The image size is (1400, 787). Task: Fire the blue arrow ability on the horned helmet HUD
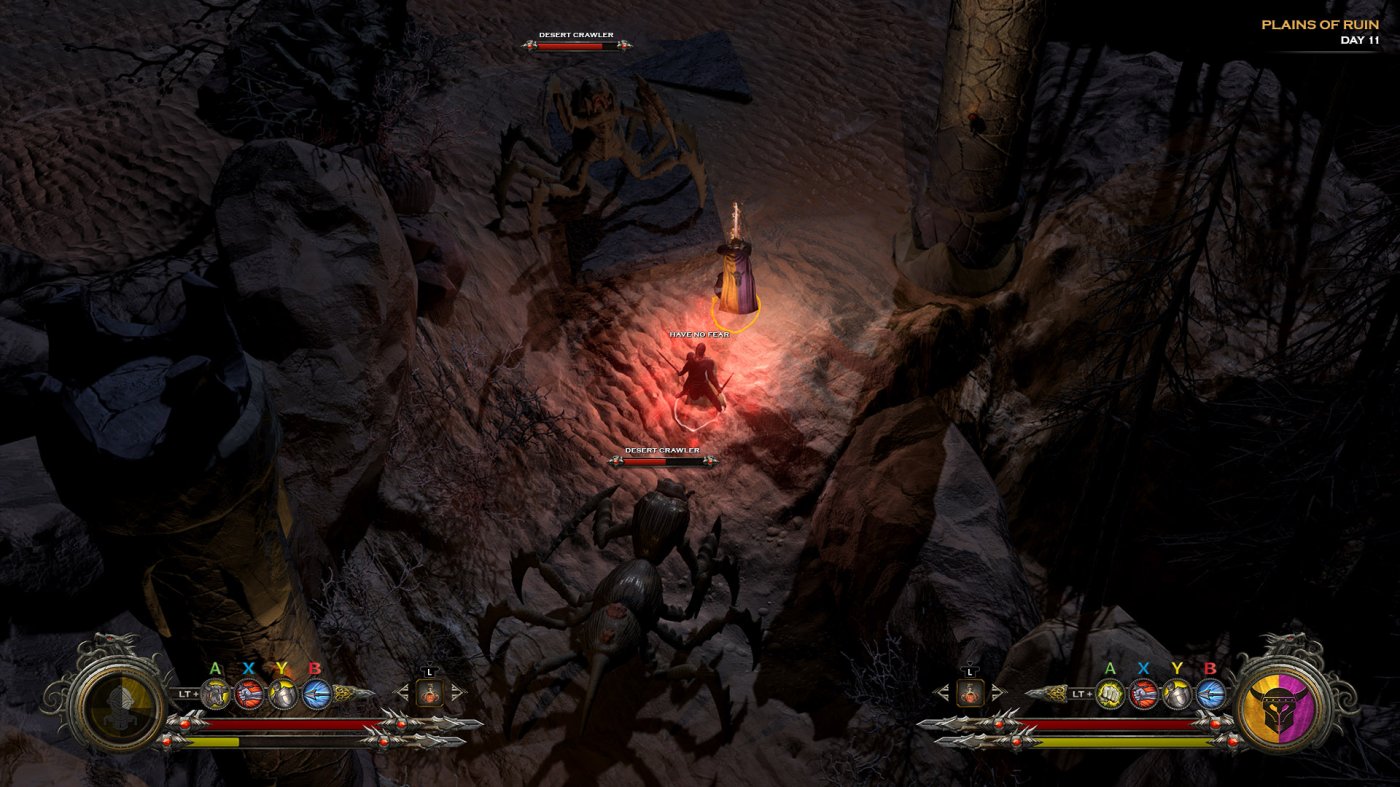[x=1211, y=693]
